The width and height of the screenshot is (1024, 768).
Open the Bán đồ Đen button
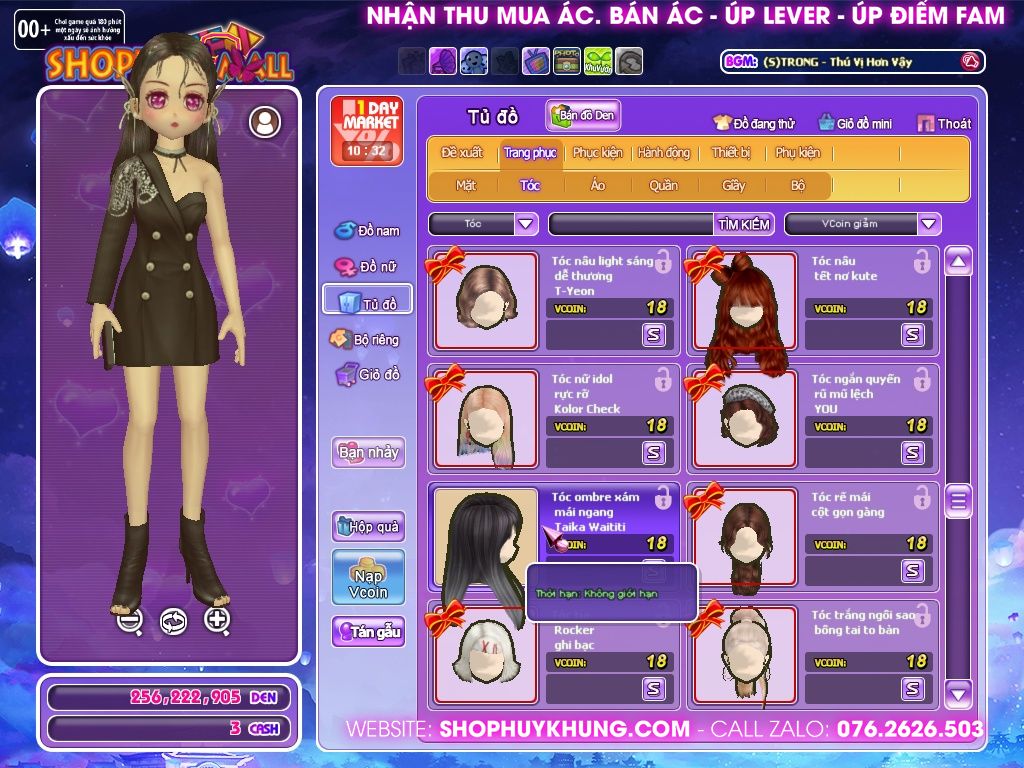pyautogui.click(x=584, y=116)
